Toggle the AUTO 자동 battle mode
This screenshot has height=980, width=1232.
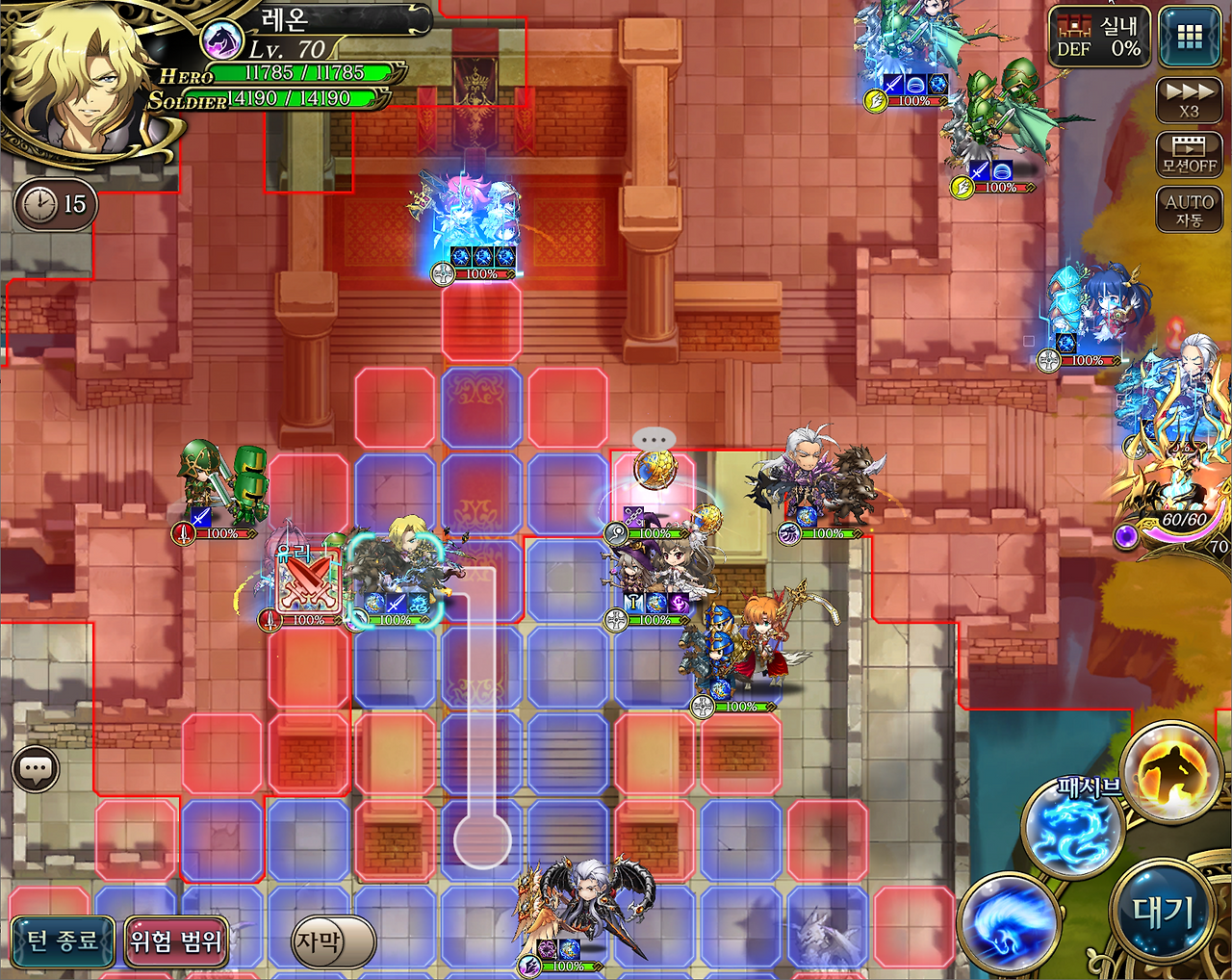(1189, 207)
